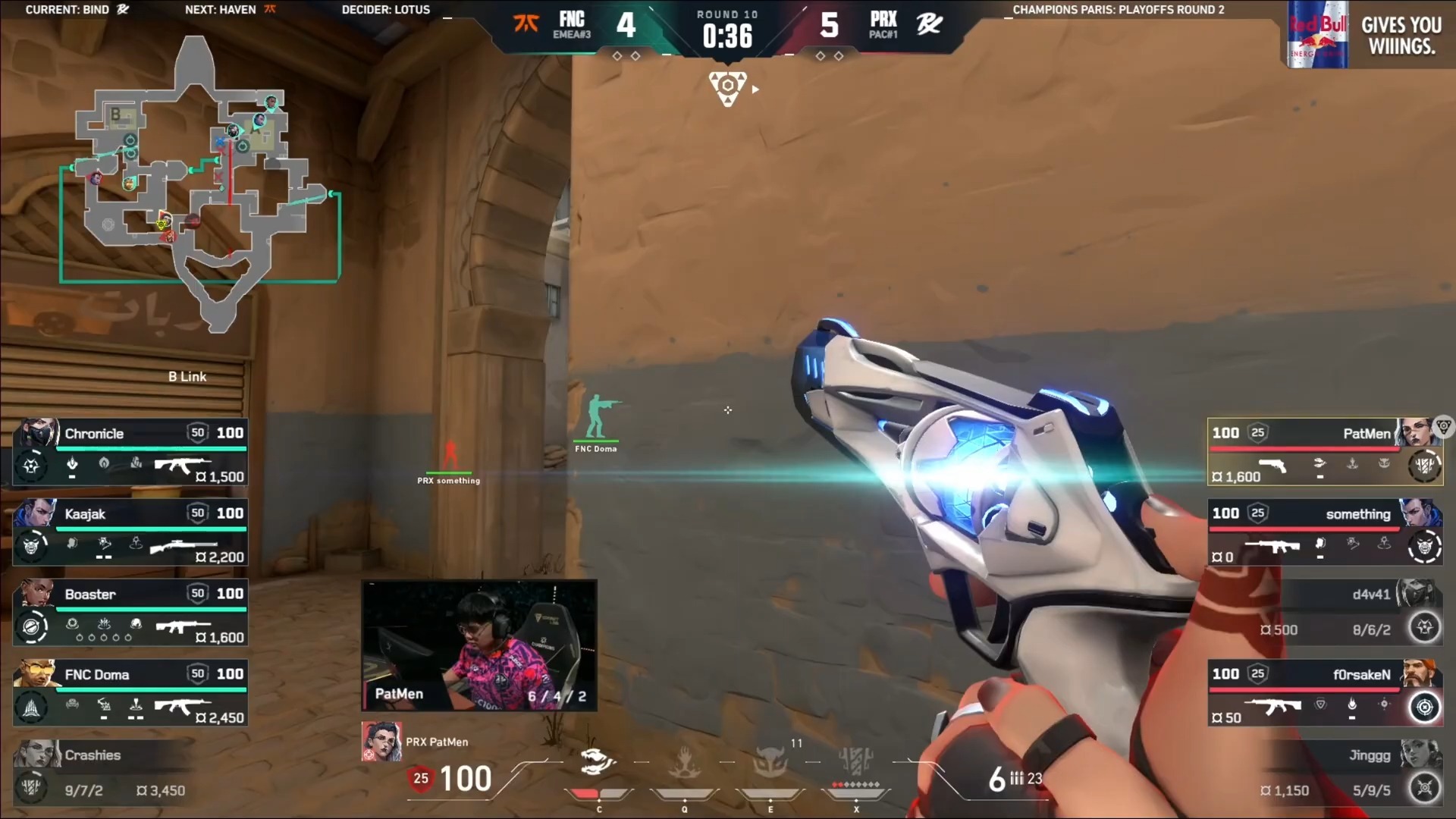Image resolution: width=1456 pixels, height=819 pixels.
Task: Activate the E ability icon
Action: 770,762
